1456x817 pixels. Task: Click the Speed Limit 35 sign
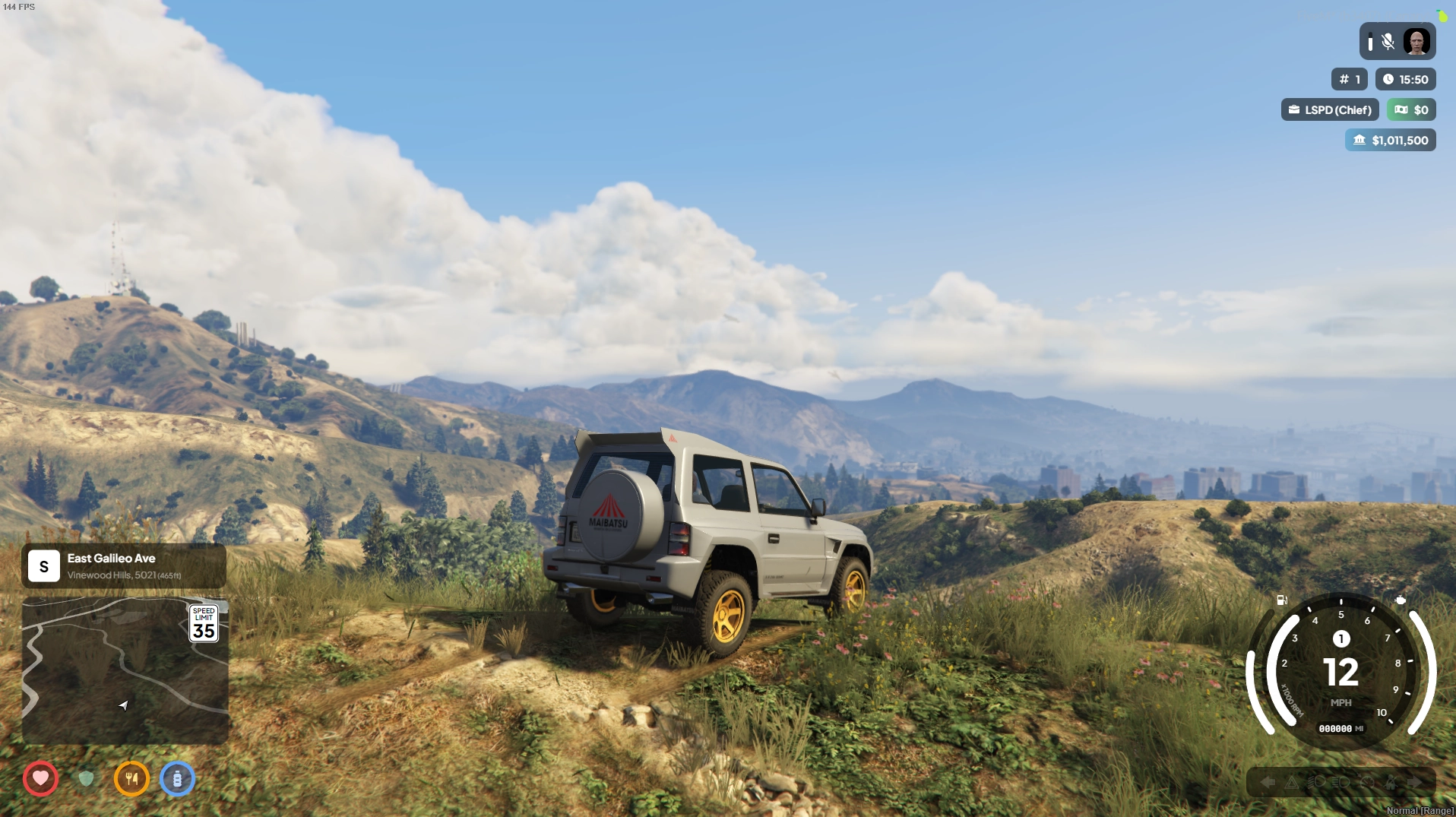coord(204,622)
